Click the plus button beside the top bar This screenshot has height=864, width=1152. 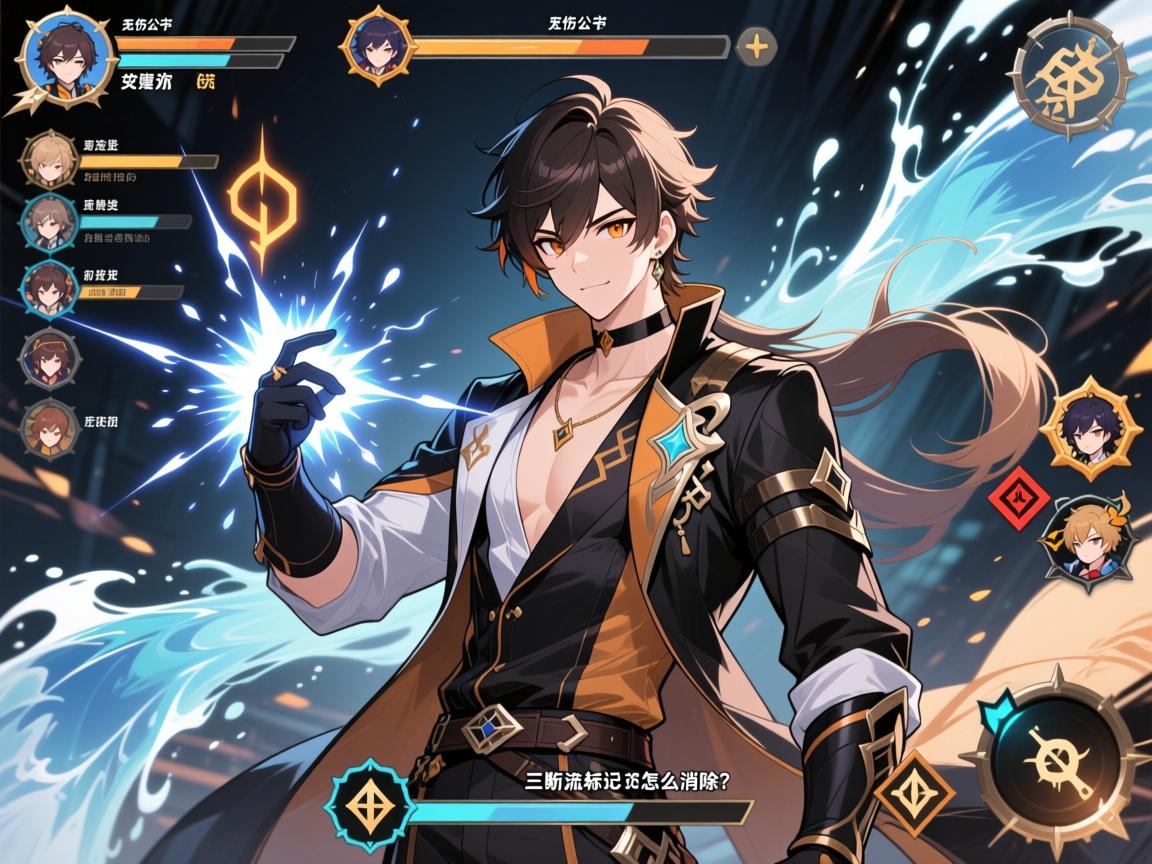point(757,46)
